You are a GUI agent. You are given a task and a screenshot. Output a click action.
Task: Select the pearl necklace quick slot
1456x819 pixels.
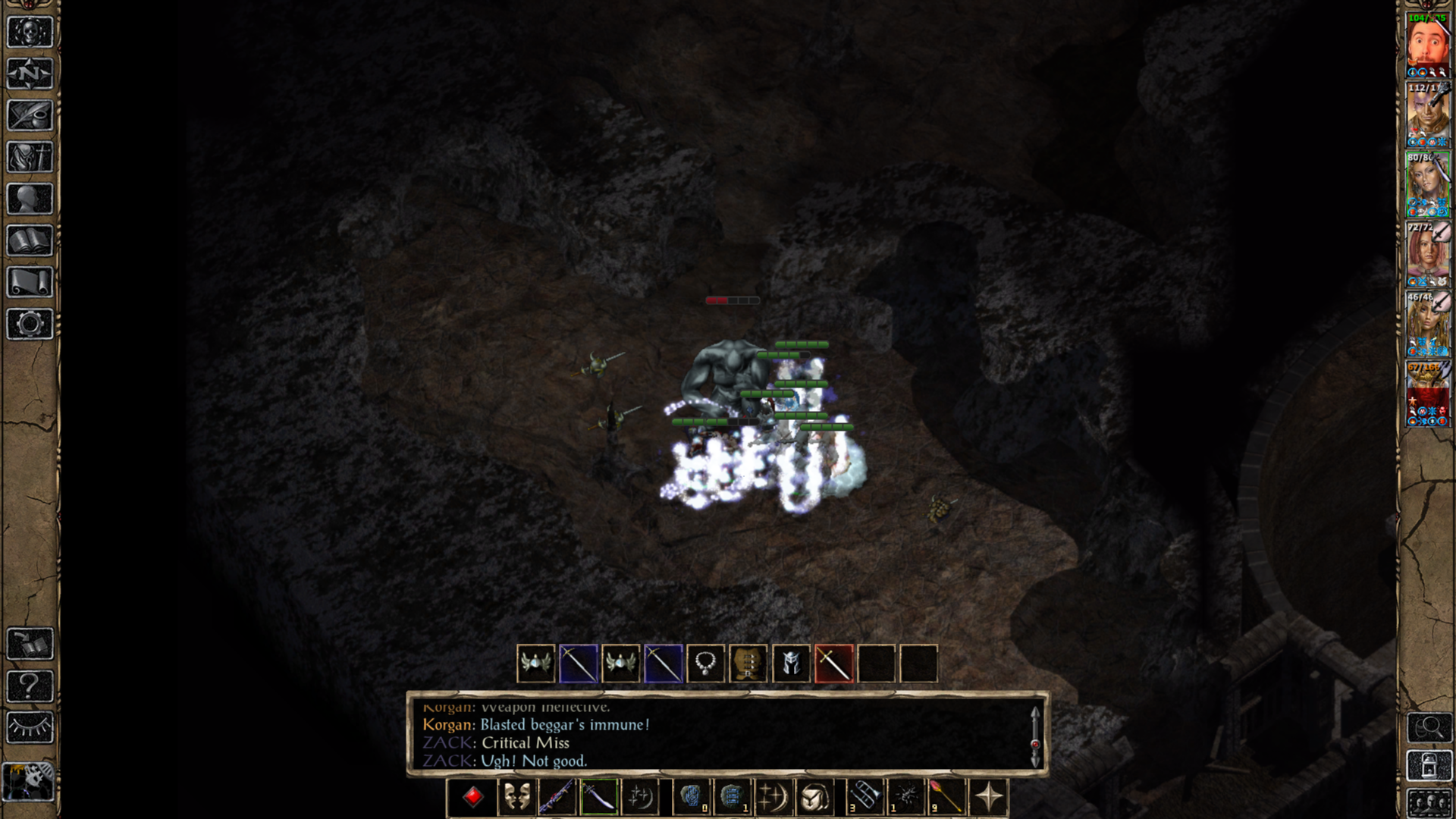tap(705, 664)
